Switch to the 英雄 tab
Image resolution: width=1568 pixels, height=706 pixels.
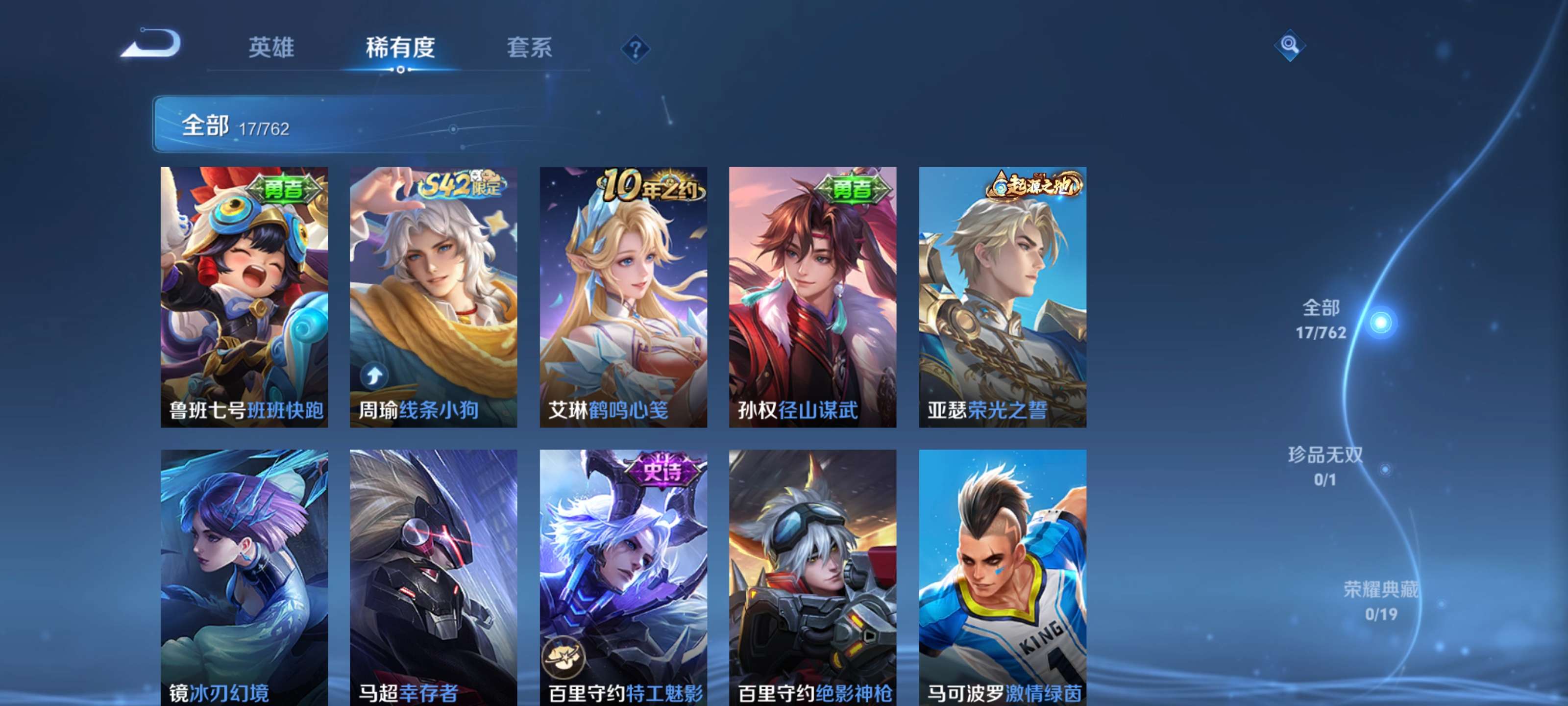271,49
